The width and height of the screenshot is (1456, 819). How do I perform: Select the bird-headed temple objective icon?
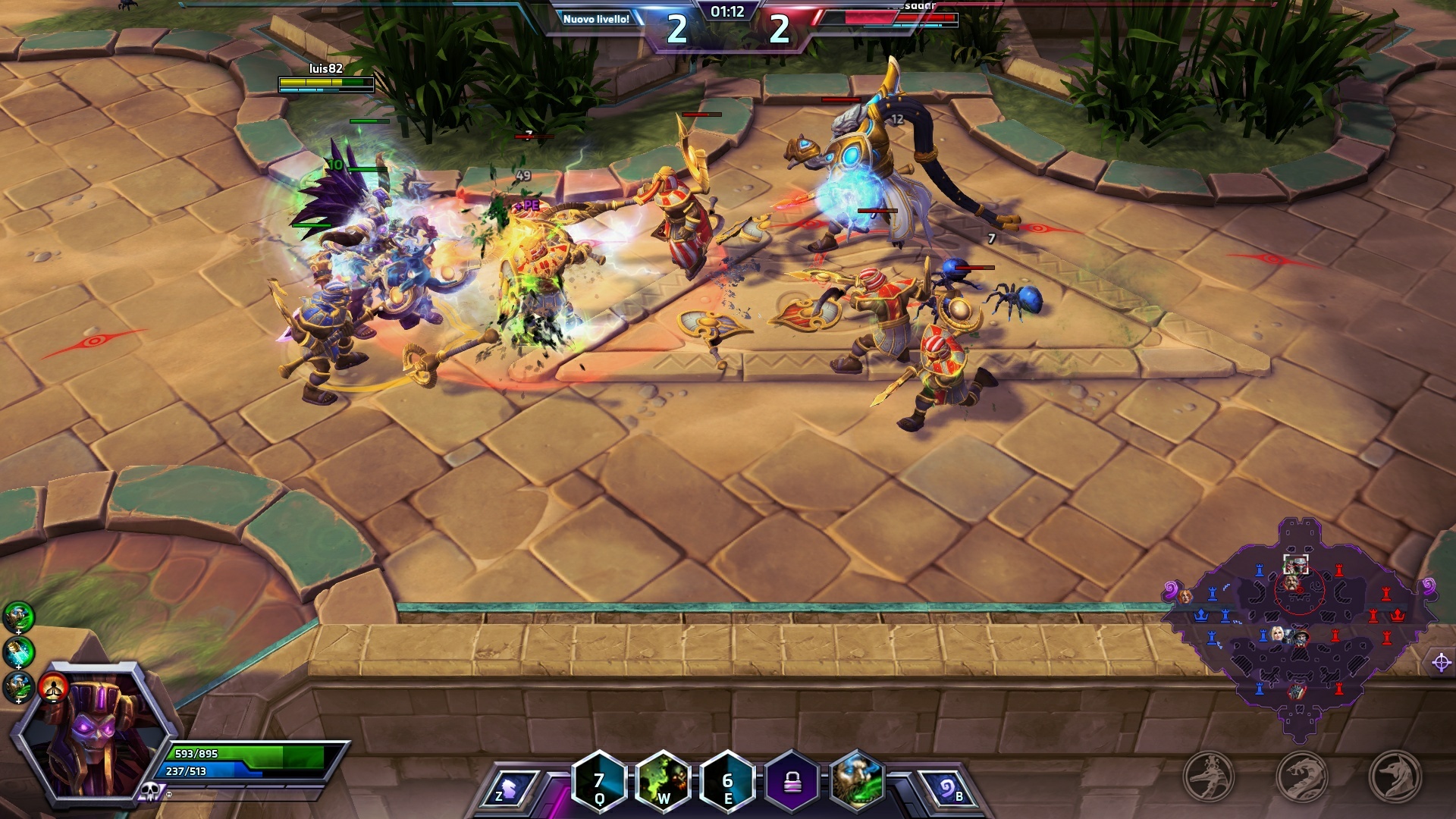click(1210, 777)
